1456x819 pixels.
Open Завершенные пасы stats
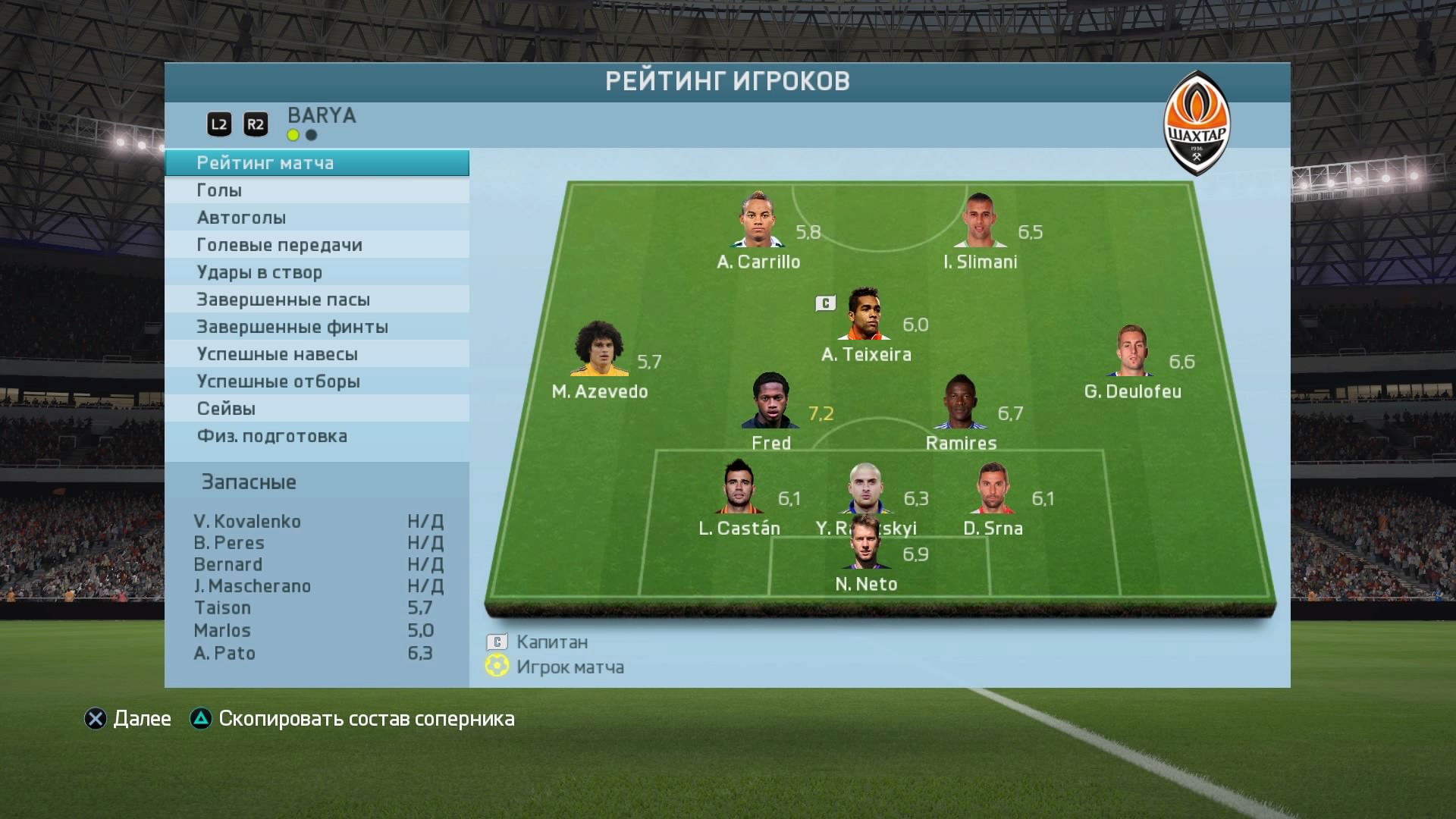pos(317,300)
